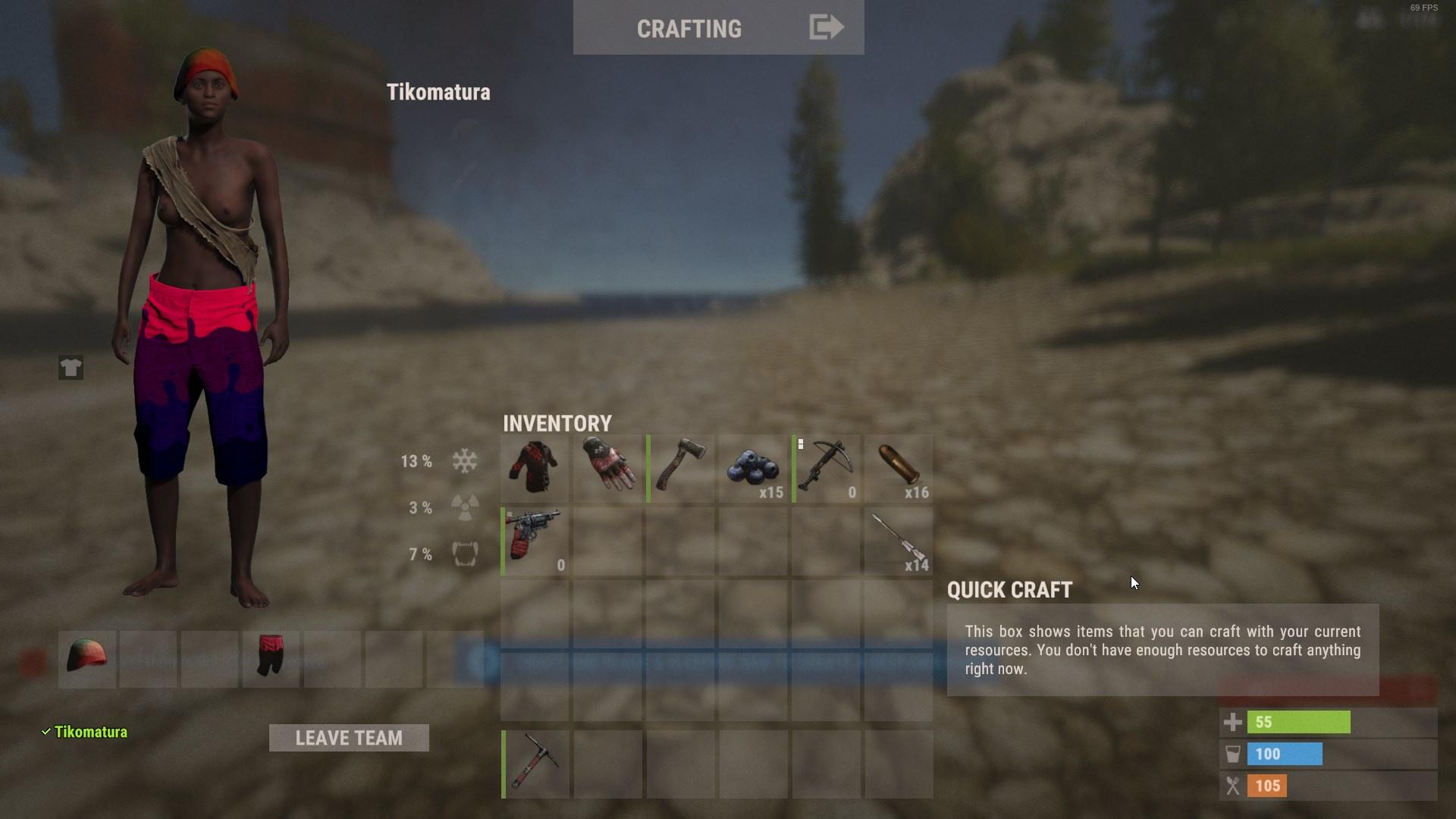Select the pickaxe in the bottom row
1456x819 pixels.
click(x=535, y=764)
